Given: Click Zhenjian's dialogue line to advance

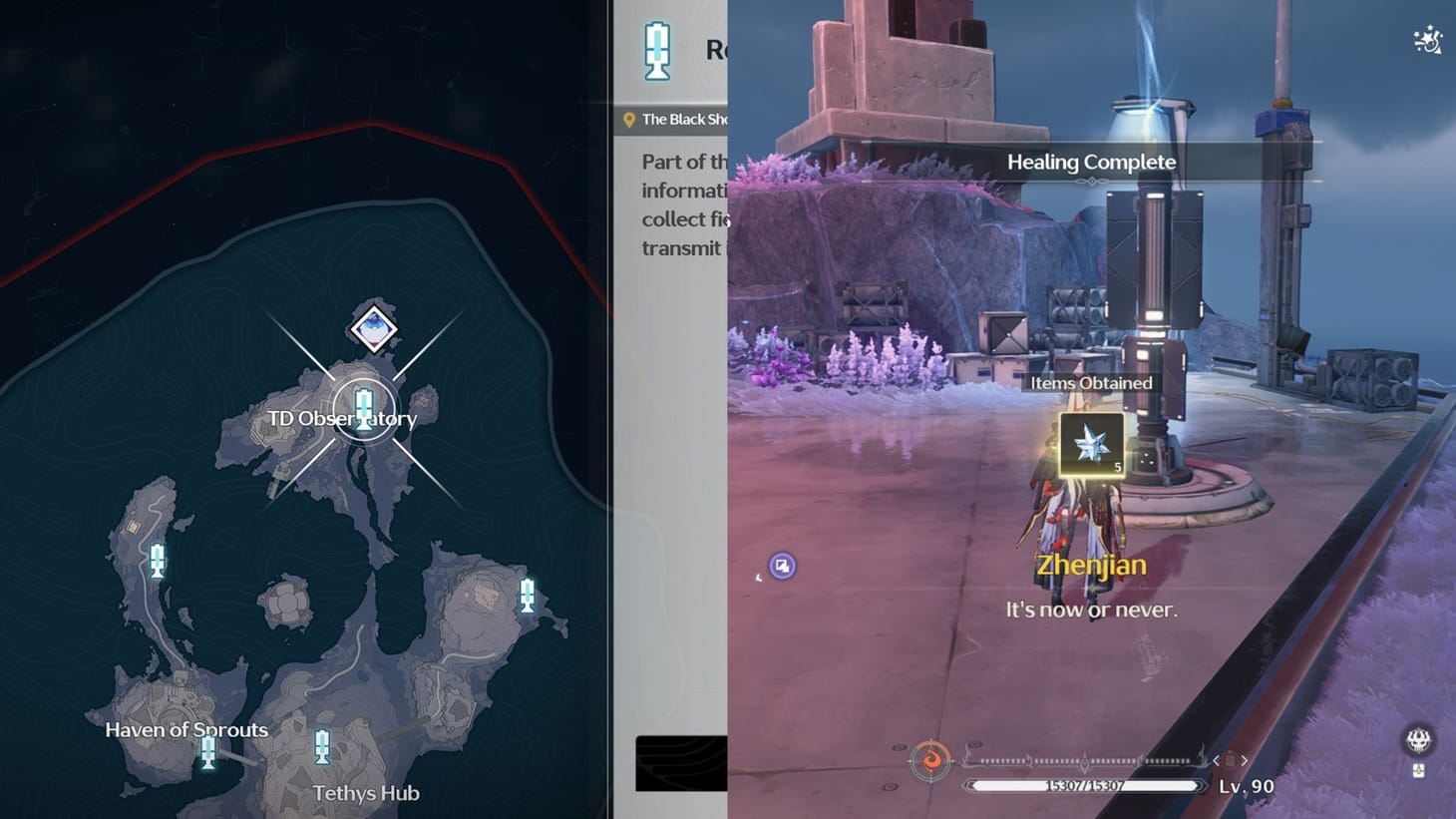Looking at the screenshot, I should tap(1092, 609).
